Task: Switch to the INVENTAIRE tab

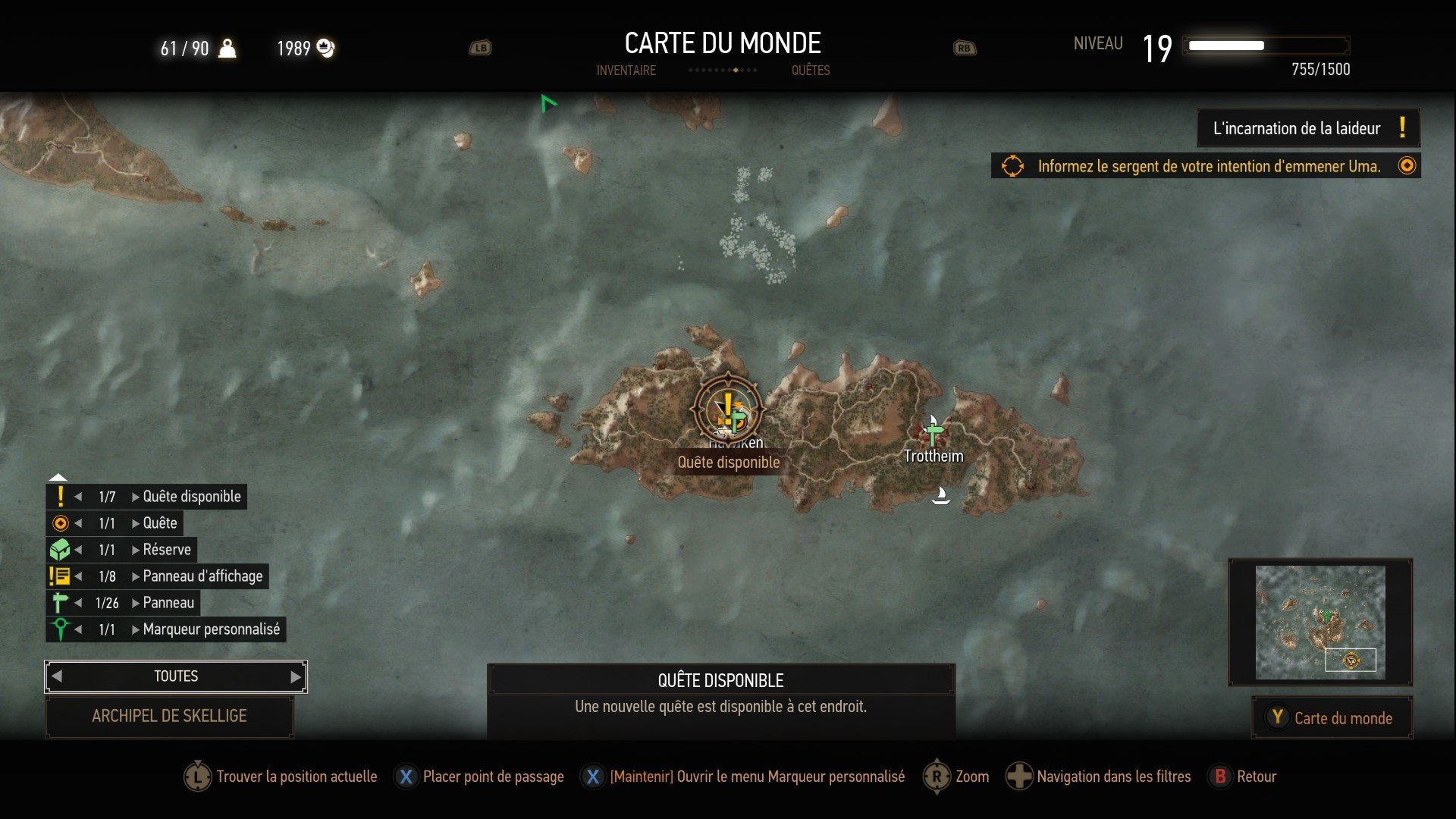Action: click(x=626, y=71)
